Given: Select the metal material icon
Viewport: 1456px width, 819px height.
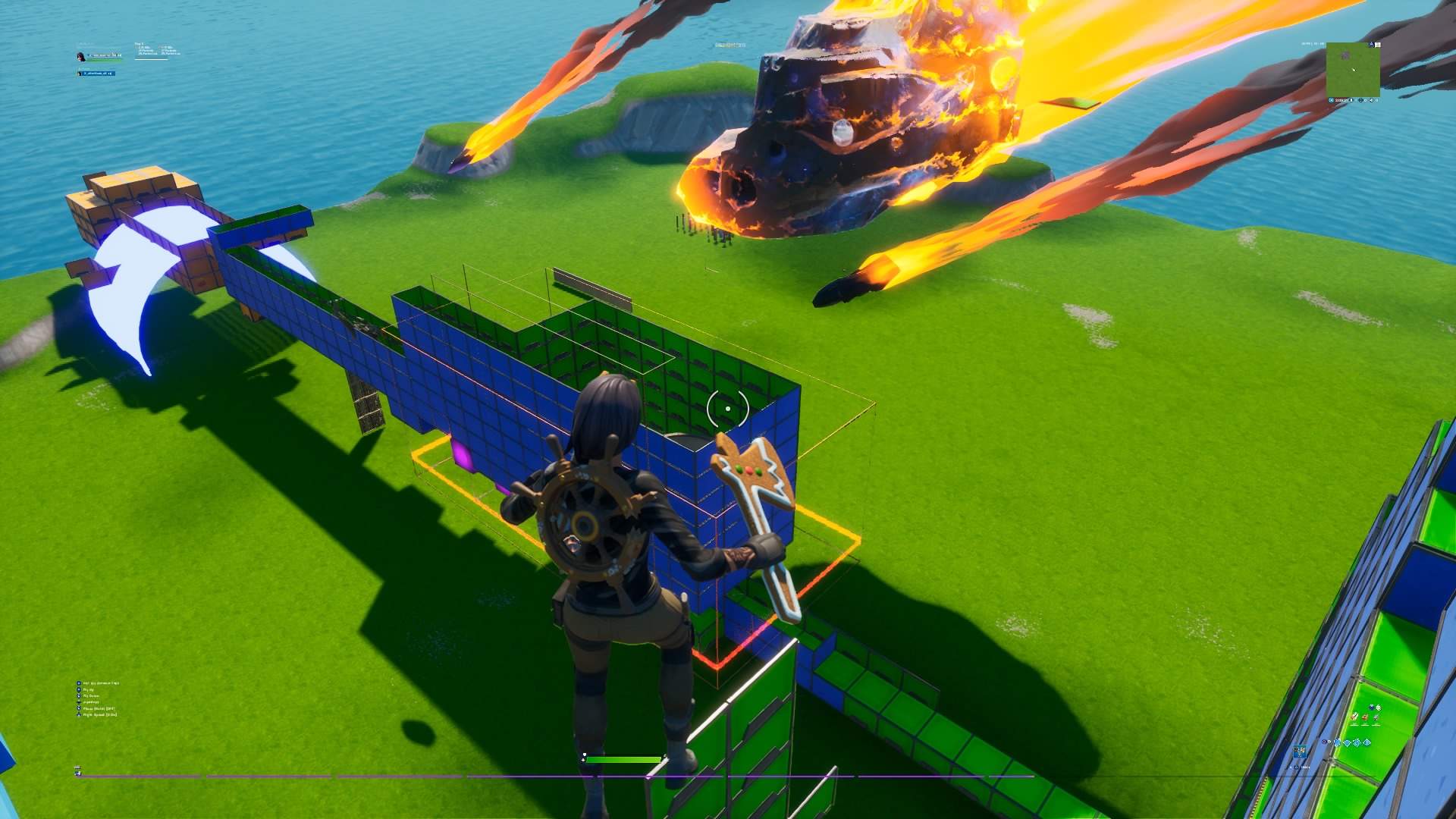Looking at the screenshot, I should pyautogui.click(x=1376, y=717).
